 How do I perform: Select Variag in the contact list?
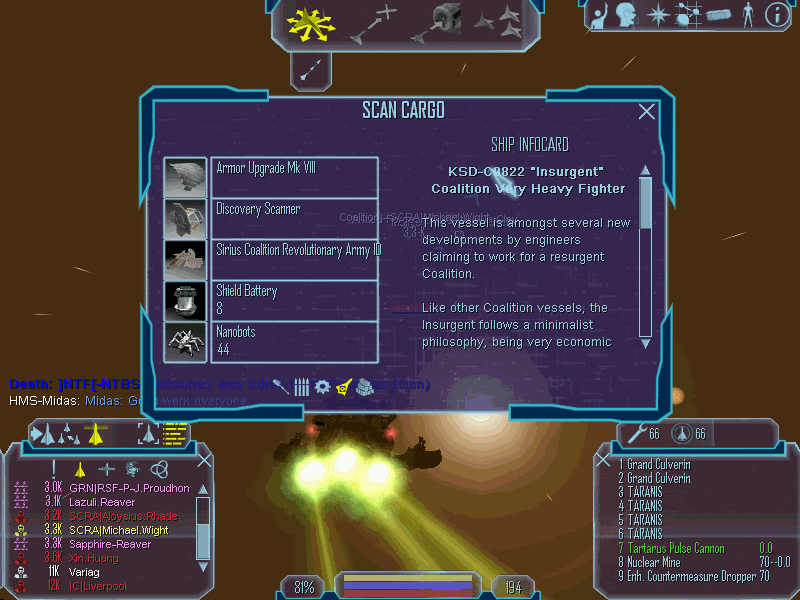86,571
